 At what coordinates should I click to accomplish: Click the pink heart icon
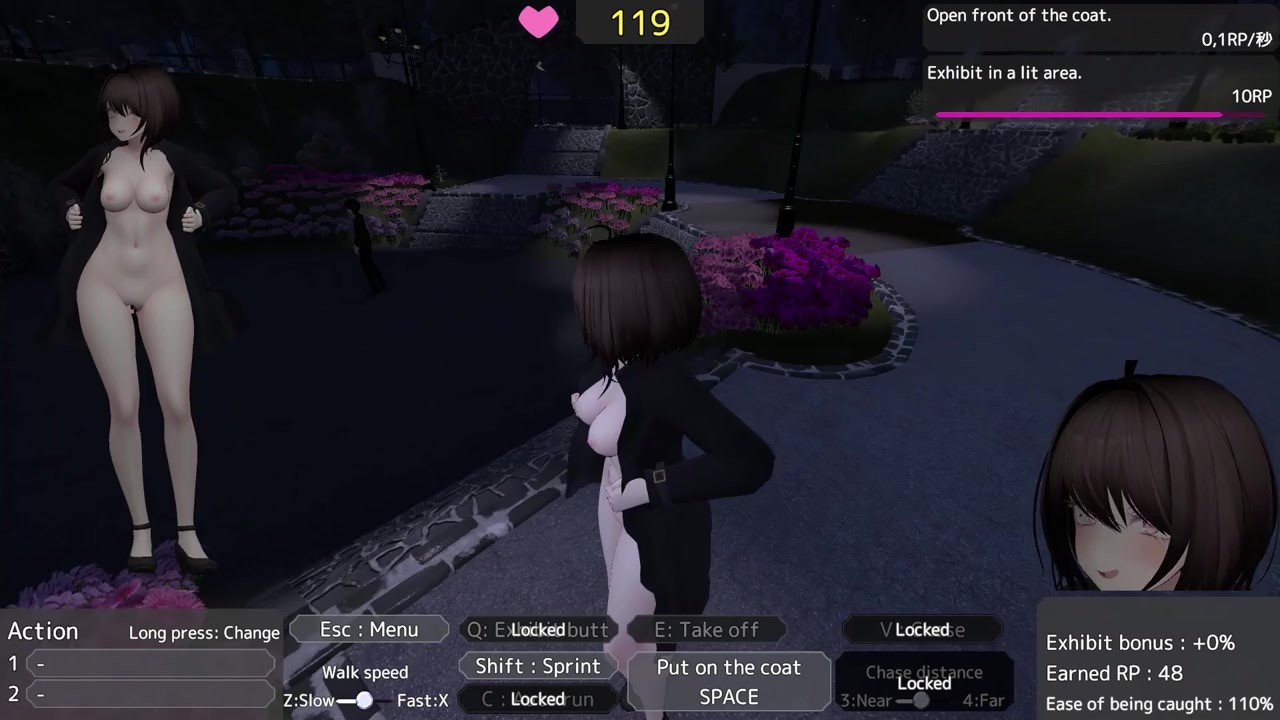point(538,22)
